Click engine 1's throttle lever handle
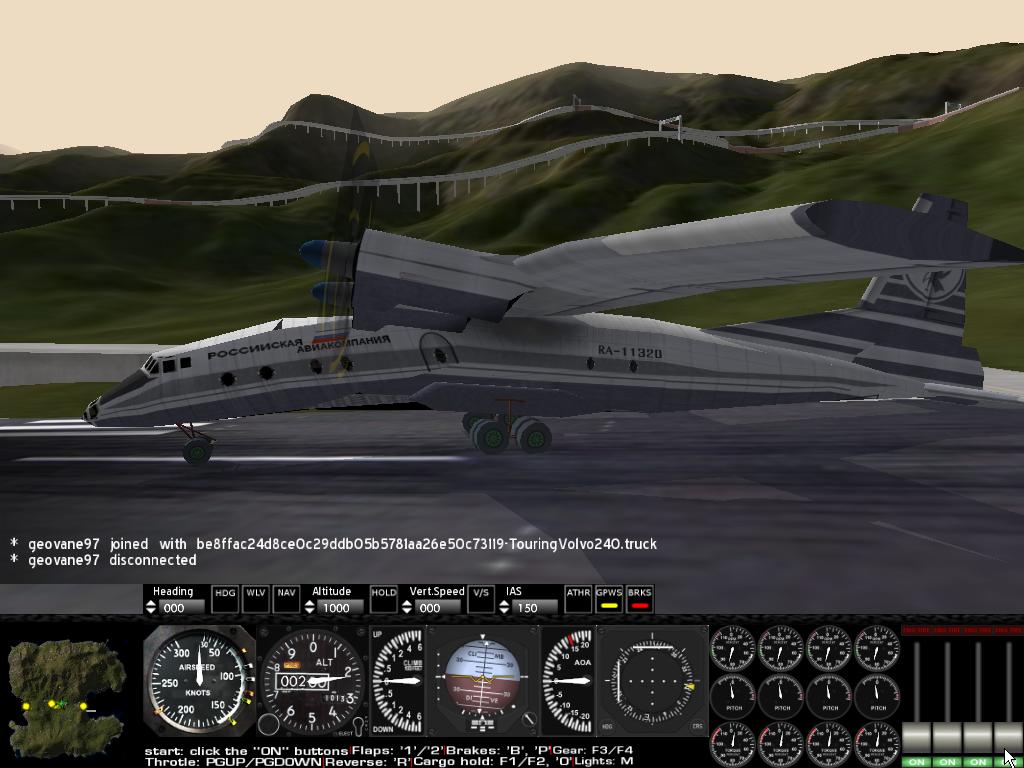 (x=916, y=738)
